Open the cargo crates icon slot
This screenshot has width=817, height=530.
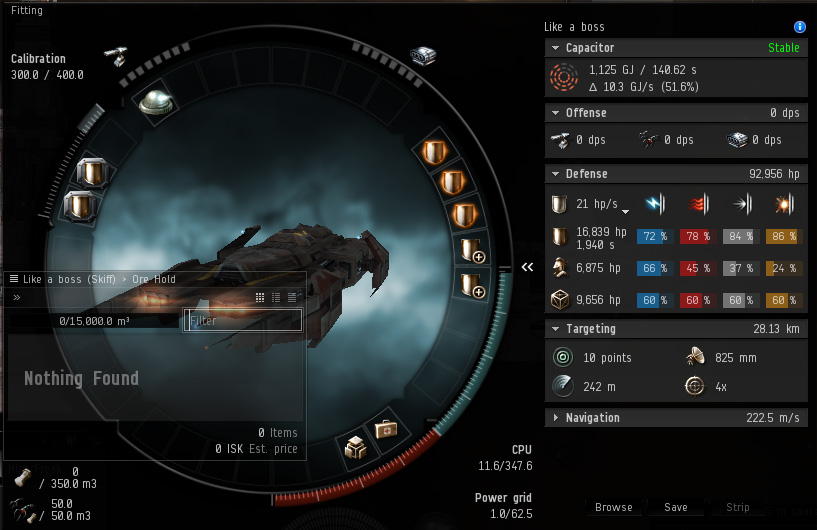coord(354,445)
